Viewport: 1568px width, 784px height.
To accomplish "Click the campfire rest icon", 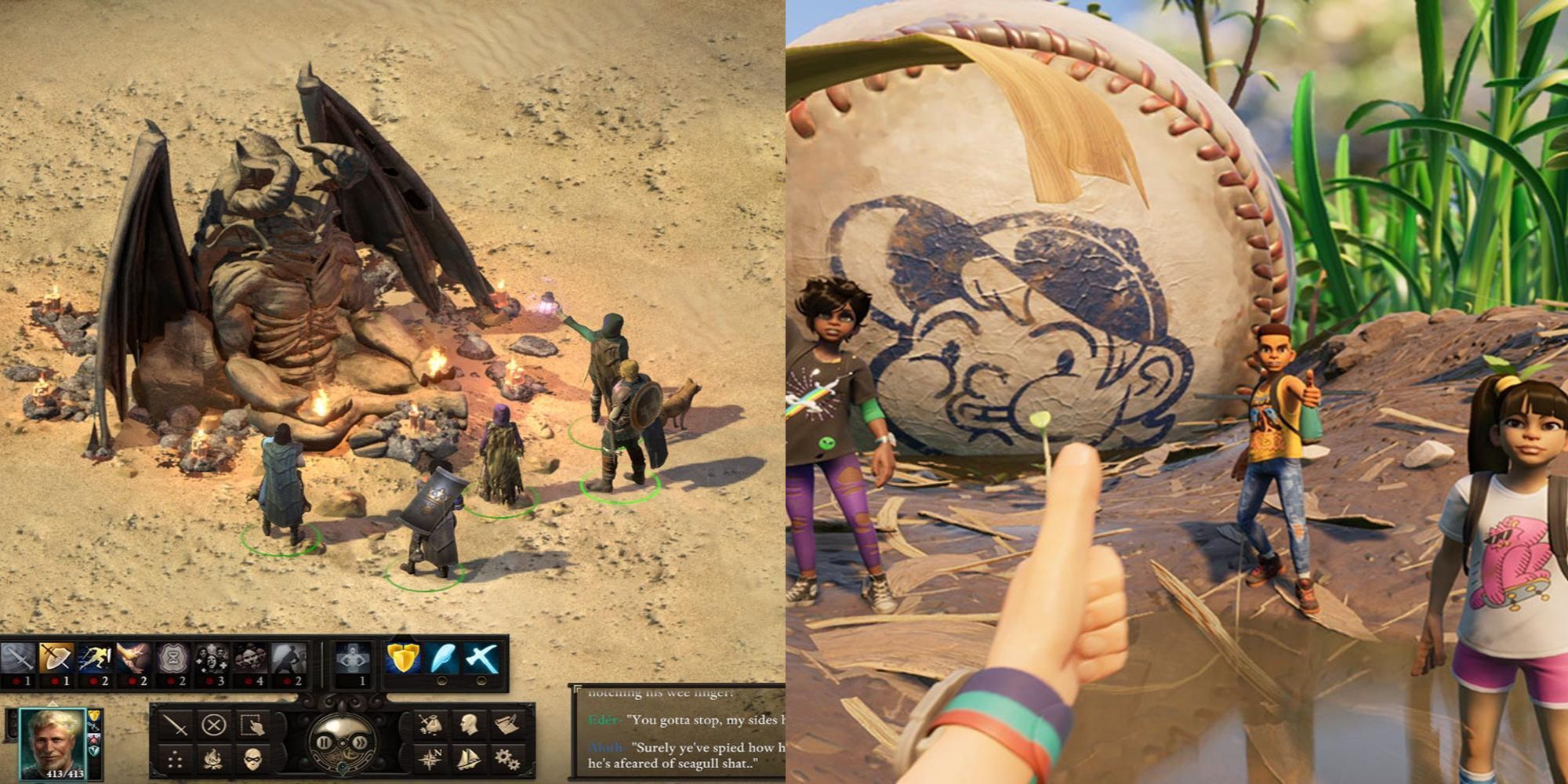I will click(x=214, y=759).
